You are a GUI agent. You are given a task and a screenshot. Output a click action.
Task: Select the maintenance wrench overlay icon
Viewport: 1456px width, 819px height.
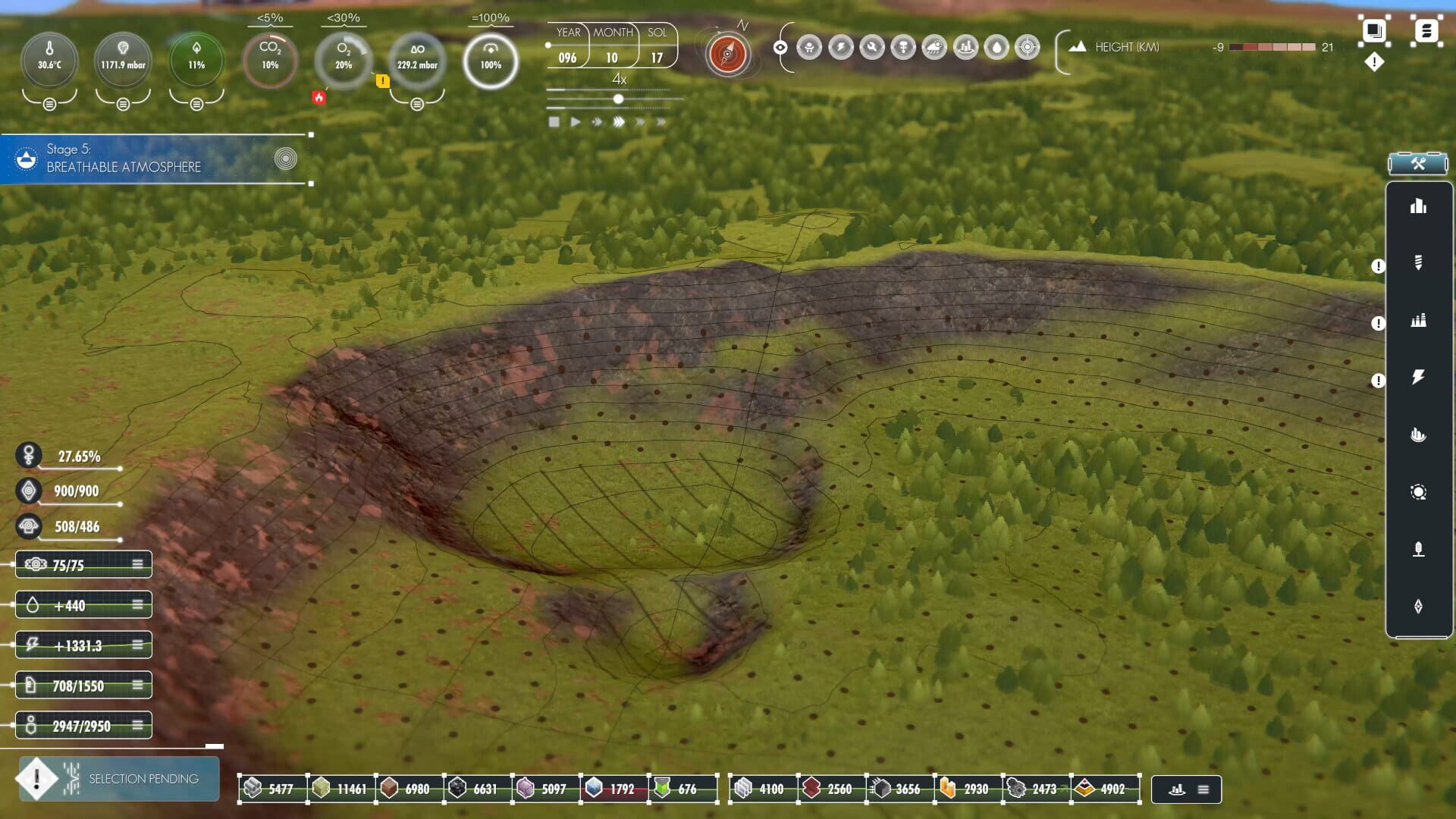click(x=873, y=47)
